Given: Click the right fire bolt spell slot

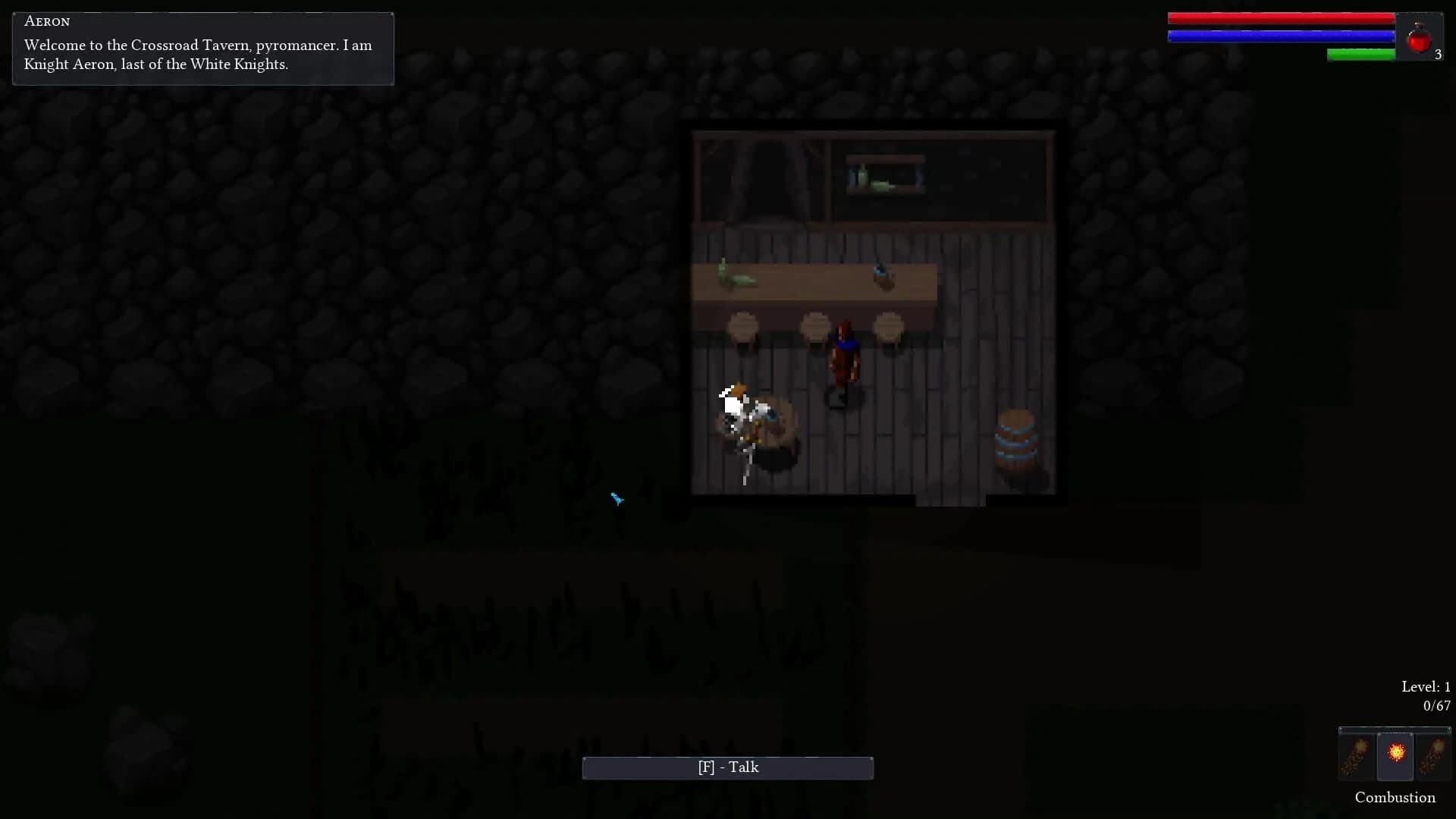Looking at the screenshot, I should (1433, 756).
